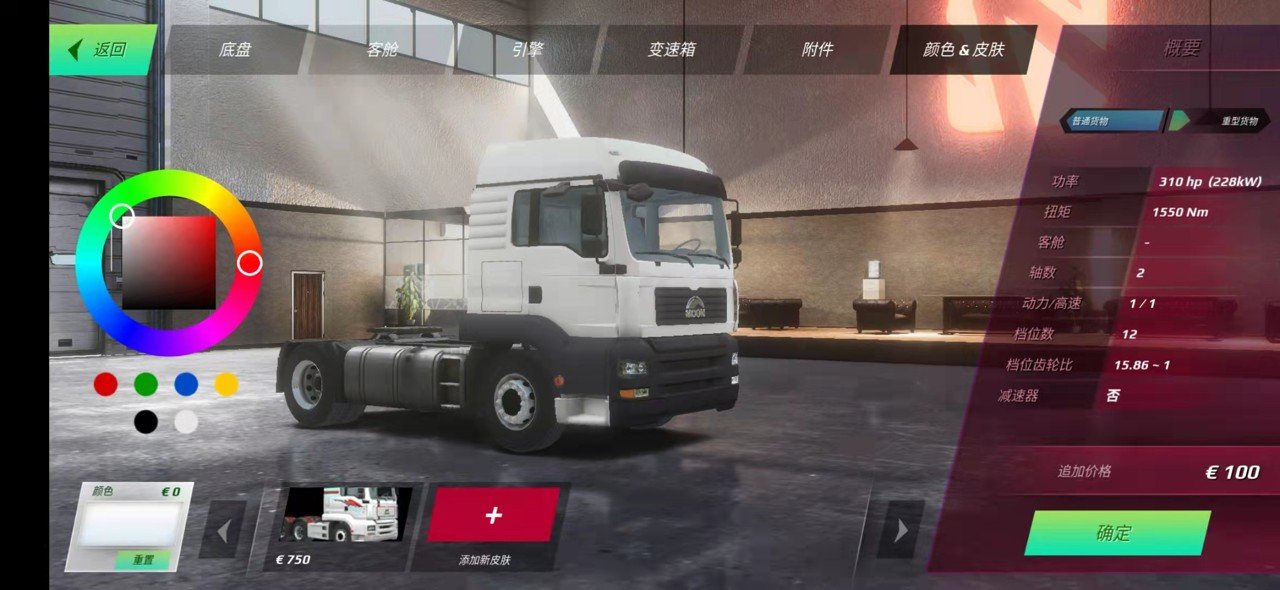1280x590 pixels.
Task: Open the 附件 accessories tab
Action: click(x=817, y=50)
